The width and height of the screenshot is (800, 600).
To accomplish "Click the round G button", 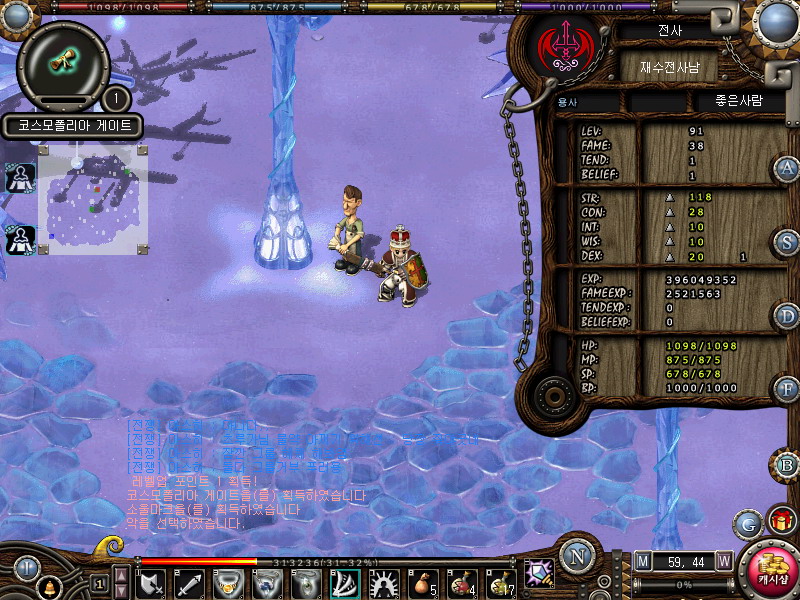I will pyautogui.click(x=746, y=523).
